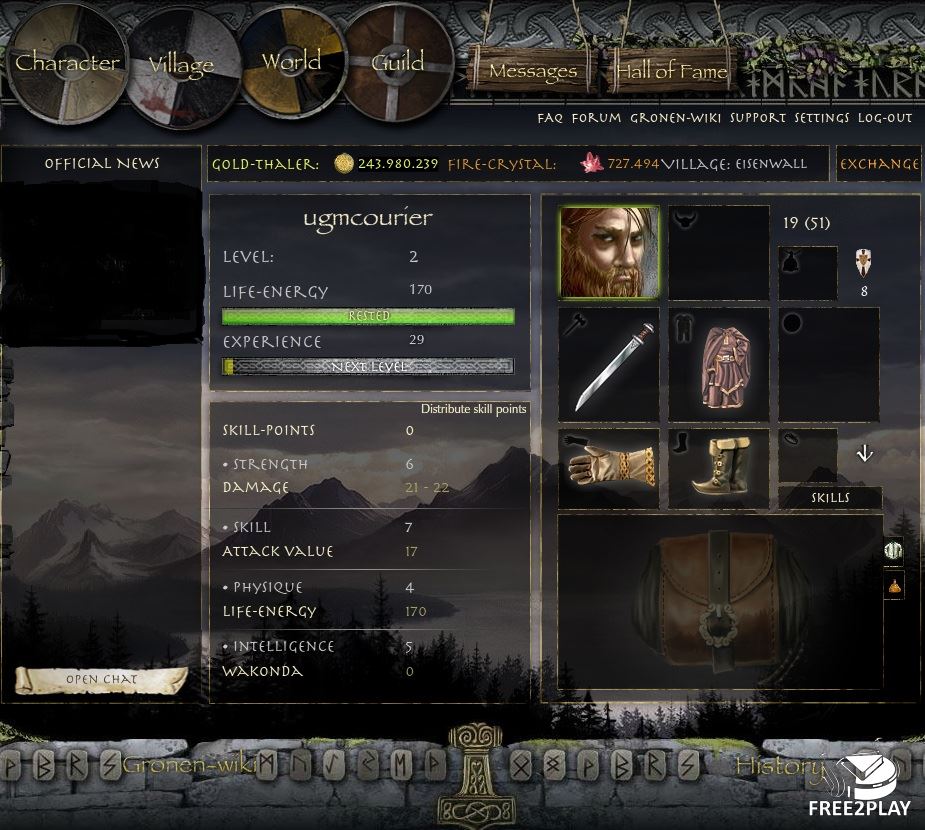This screenshot has height=830, width=925.
Task: Open Settings from the top bar
Action: pos(822,118)
